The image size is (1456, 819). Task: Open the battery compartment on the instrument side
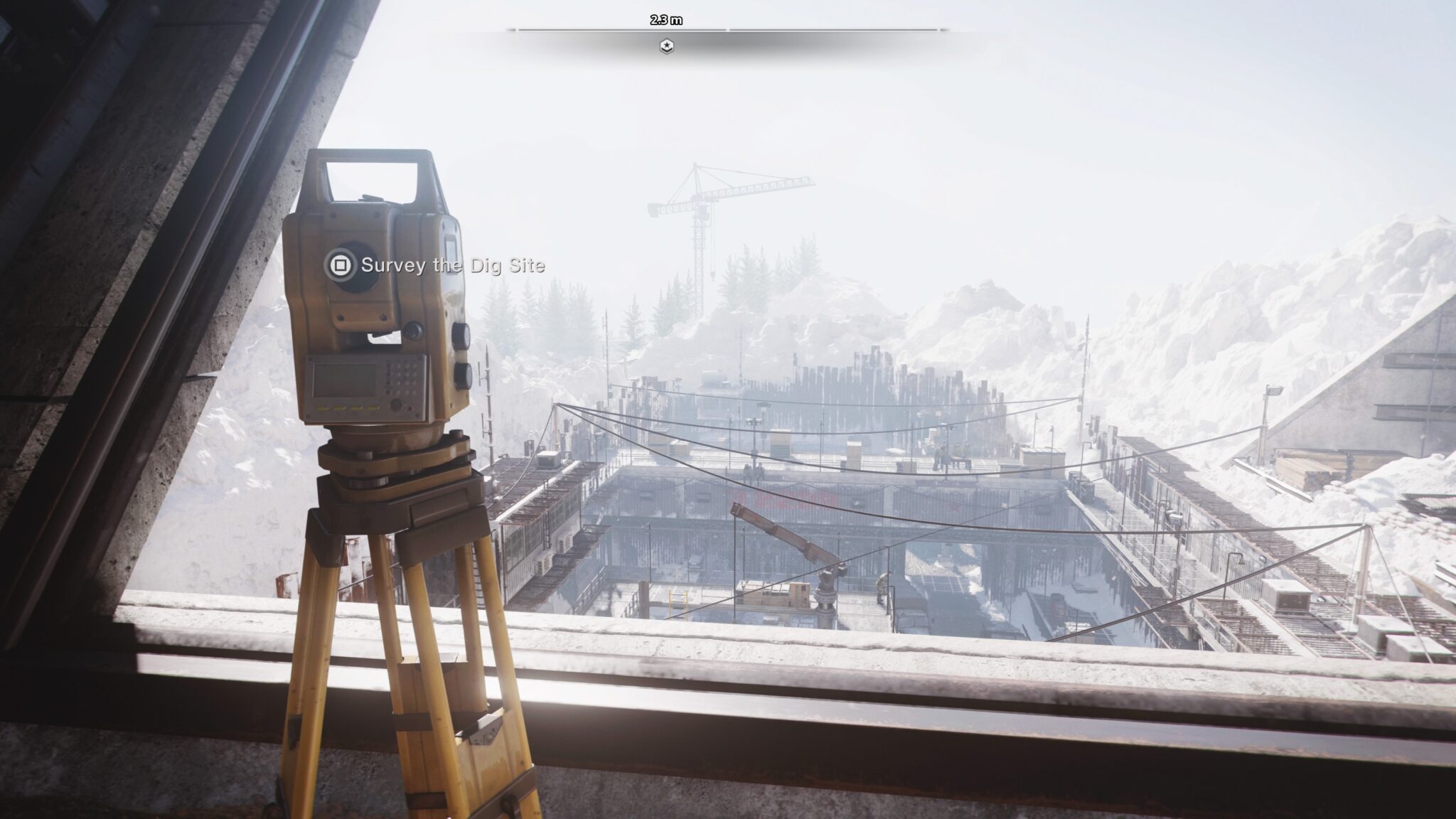coord(449,245)
